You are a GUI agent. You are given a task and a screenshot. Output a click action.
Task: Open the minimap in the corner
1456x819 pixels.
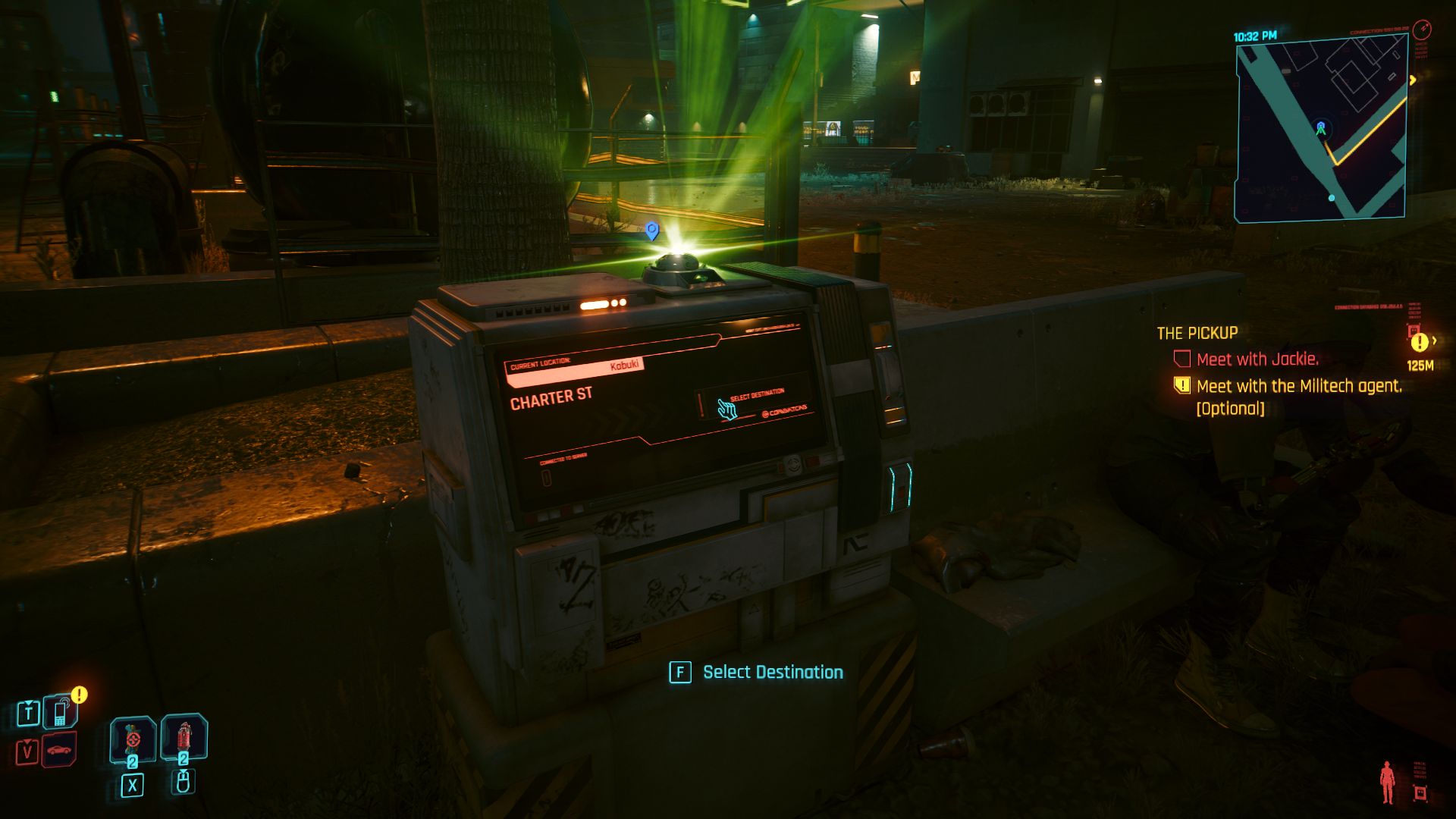point(1321,130)
